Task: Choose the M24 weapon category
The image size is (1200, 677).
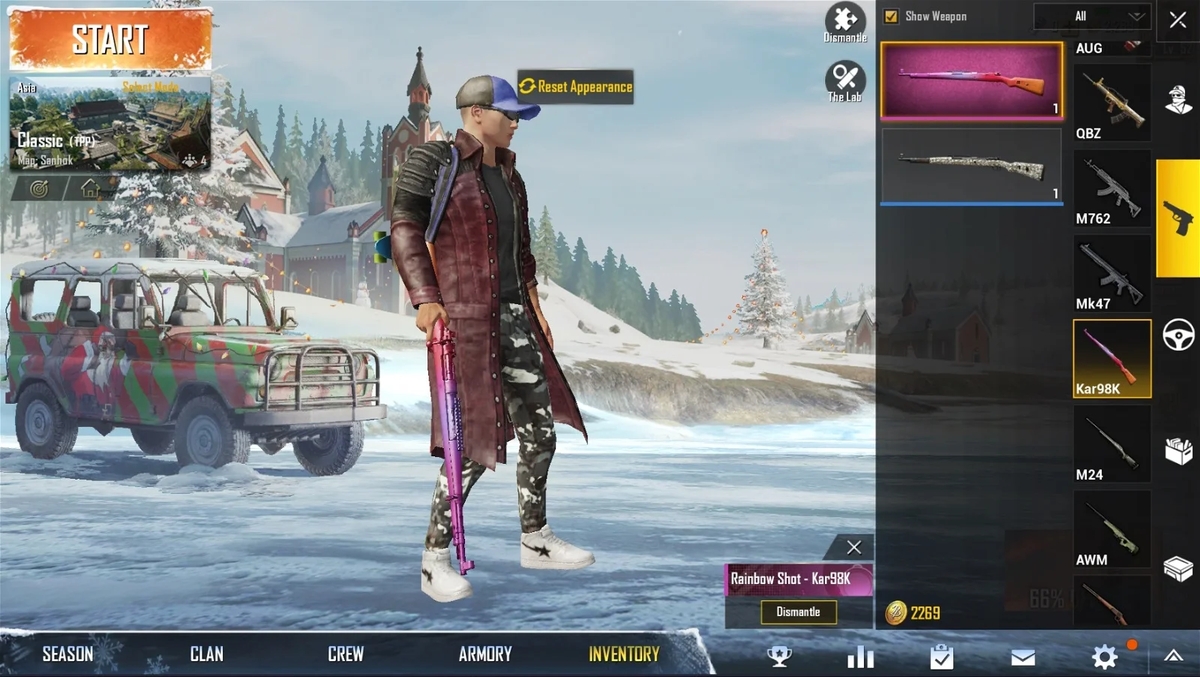Action: coord(1112,445)
